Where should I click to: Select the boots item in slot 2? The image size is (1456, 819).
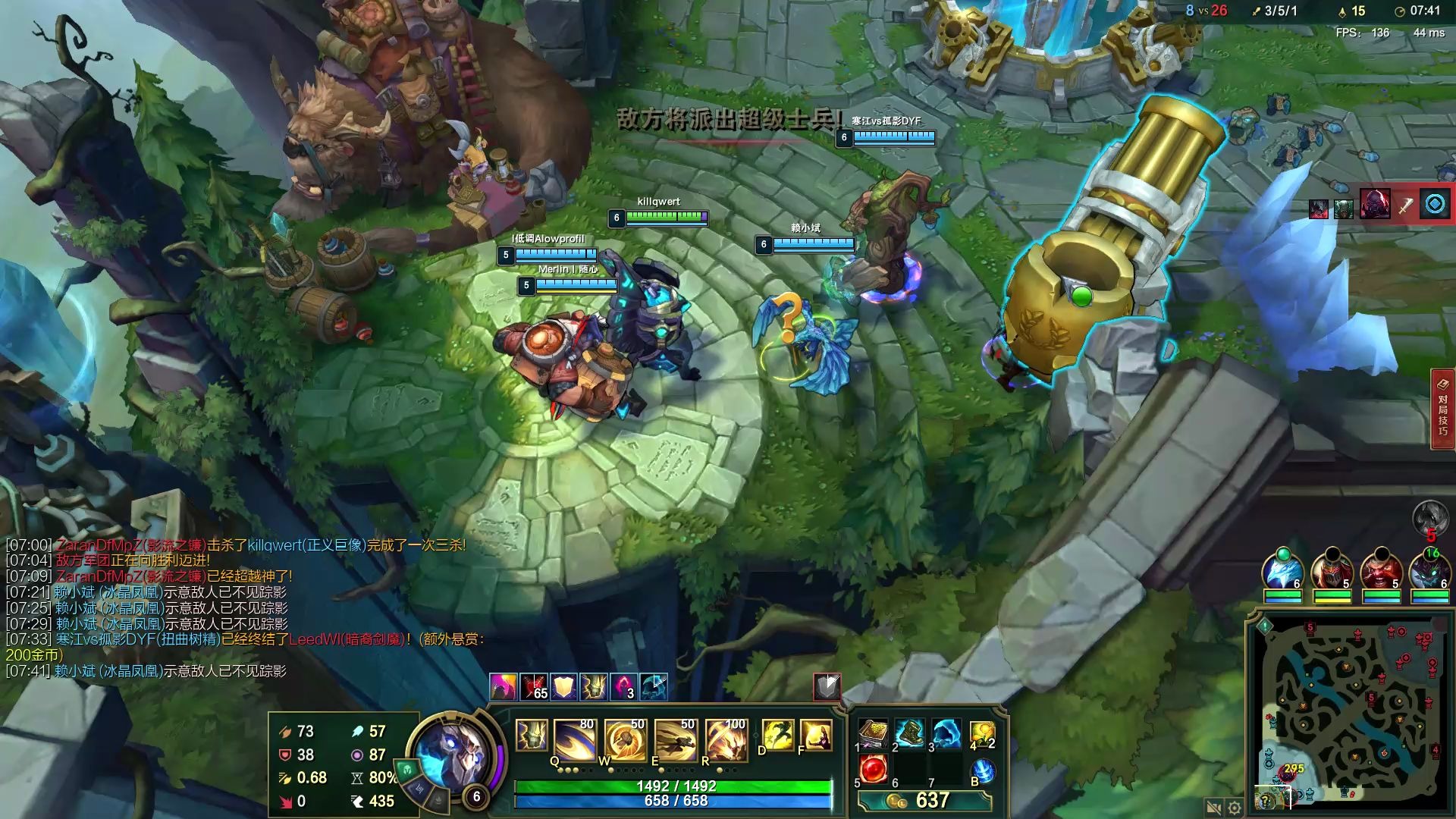click(x=909, y=734)
